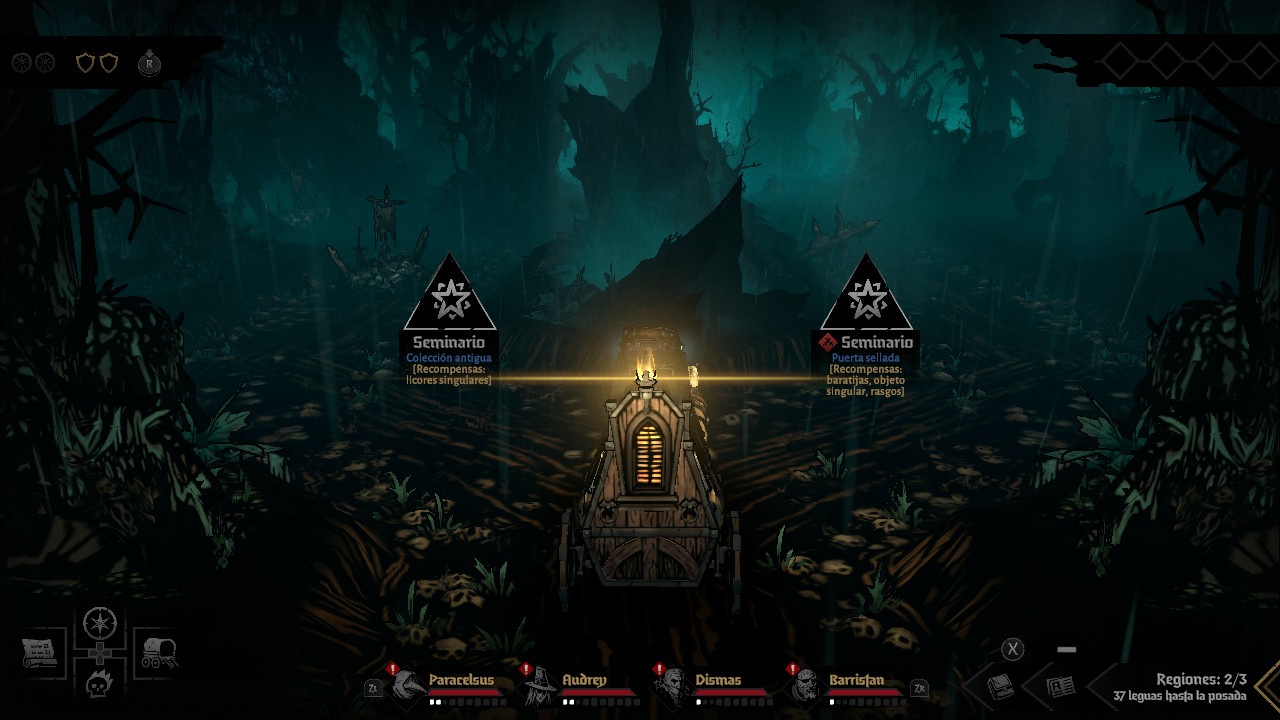Open the compass star icon
Image resolution: width=1280 pixels, height=720 pixels.
pyautogui.click(x=100, y=622)
